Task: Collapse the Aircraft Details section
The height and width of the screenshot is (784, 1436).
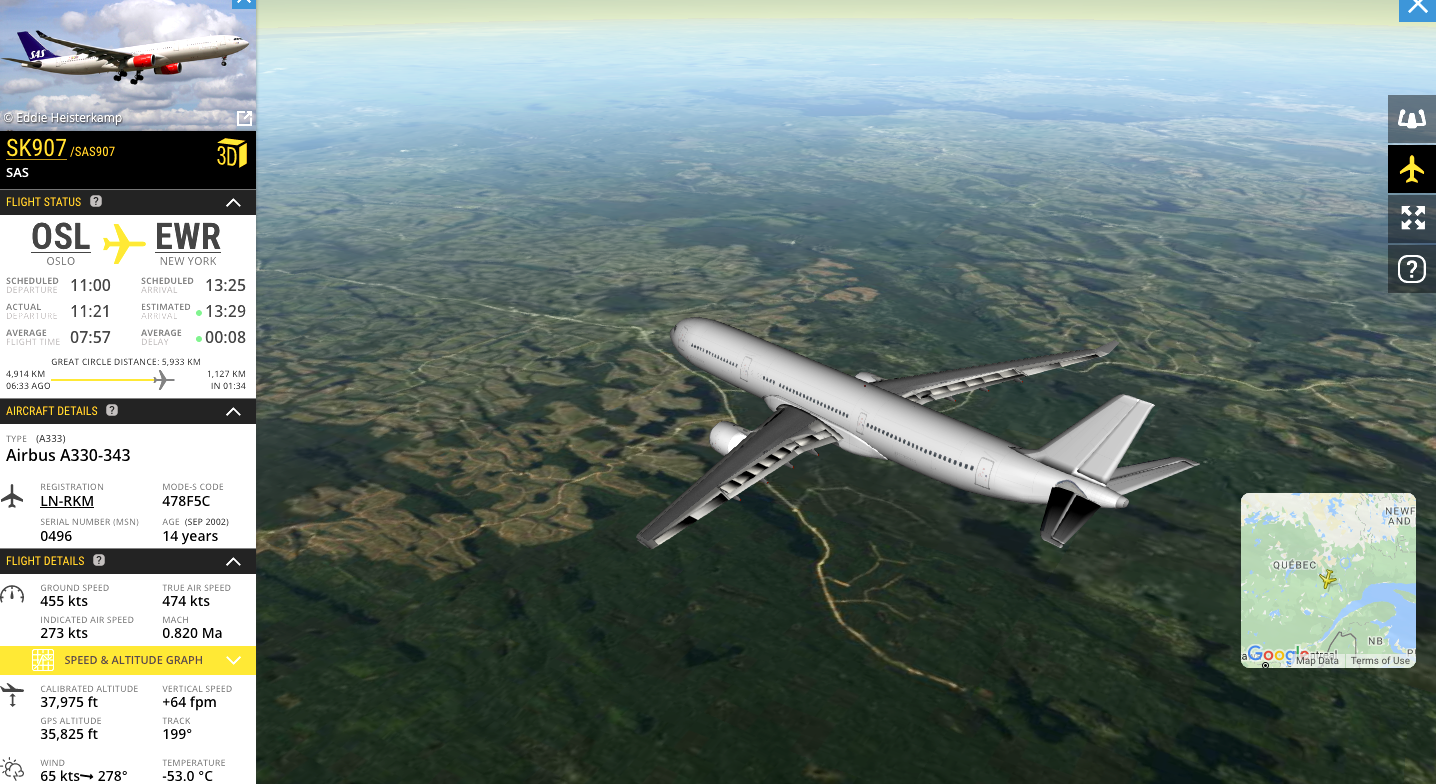Action: [x=233, y=411]
